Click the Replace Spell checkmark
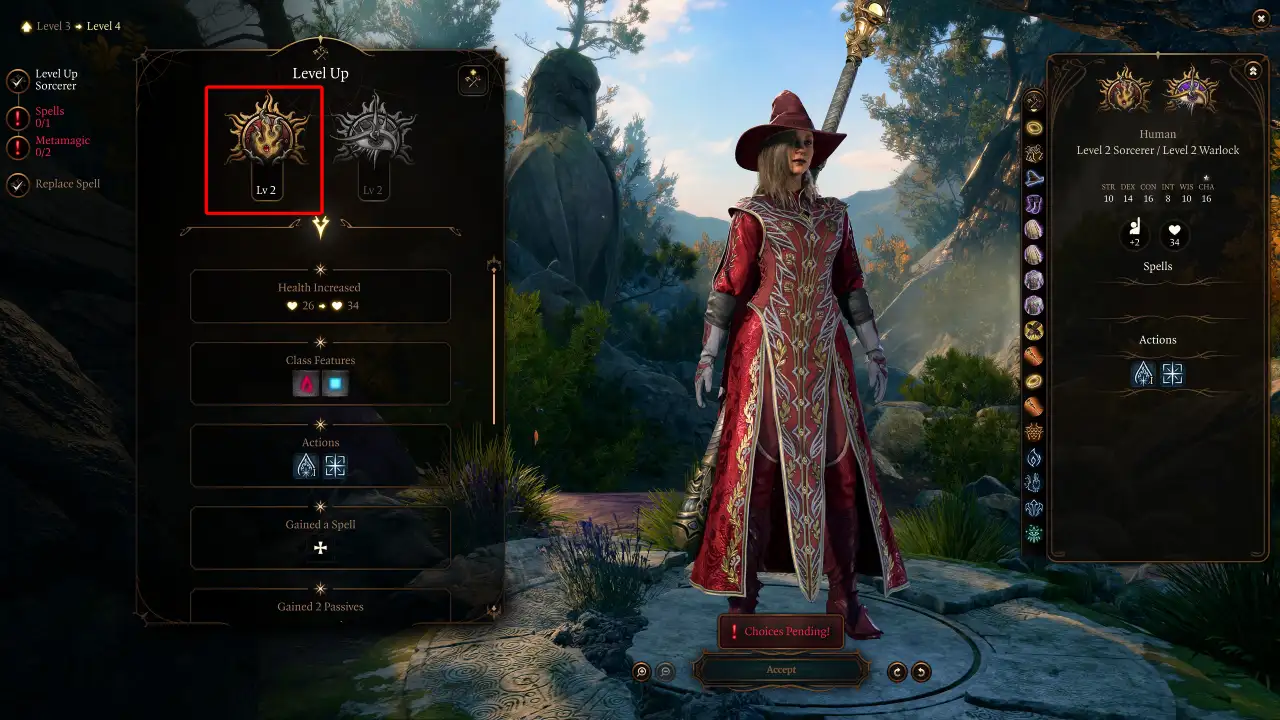Viewport: 1280px width, 720px height. pos(16,183)
